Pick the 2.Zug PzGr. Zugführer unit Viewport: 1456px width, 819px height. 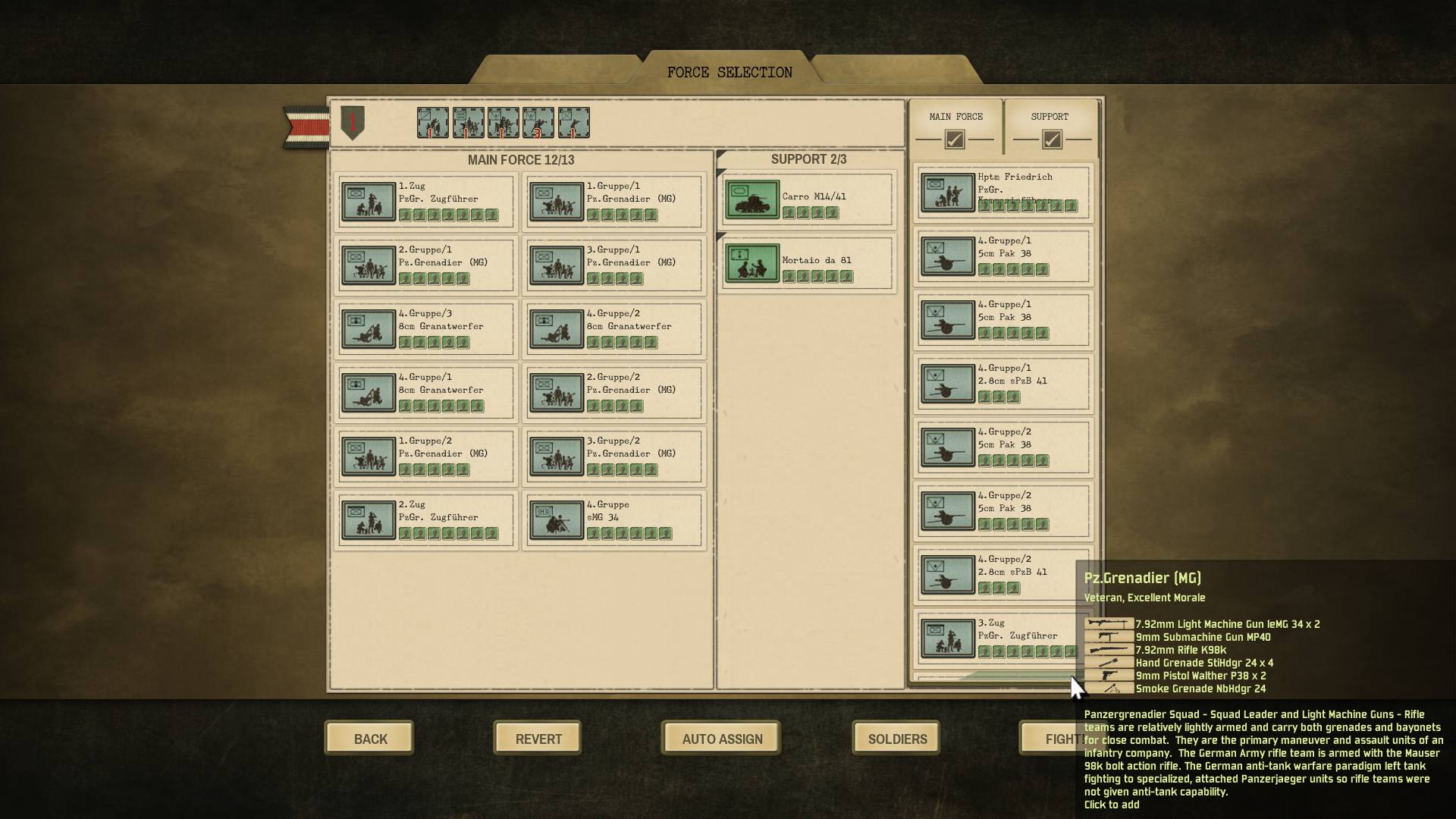[426, 520]
